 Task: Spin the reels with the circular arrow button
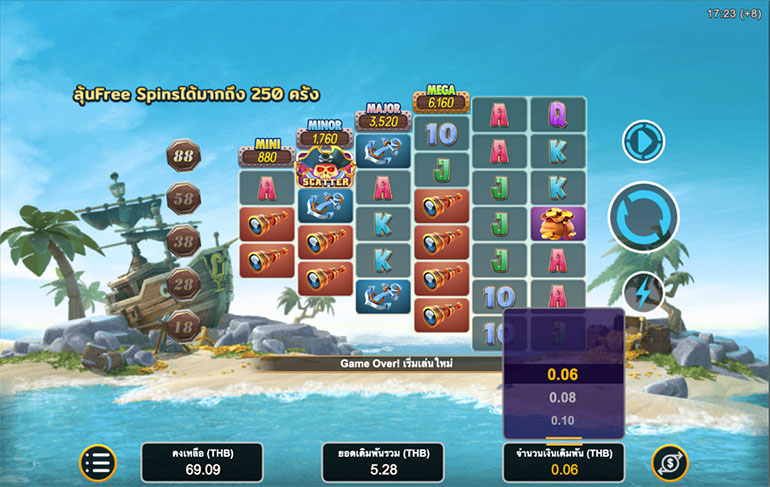point(643,216)
